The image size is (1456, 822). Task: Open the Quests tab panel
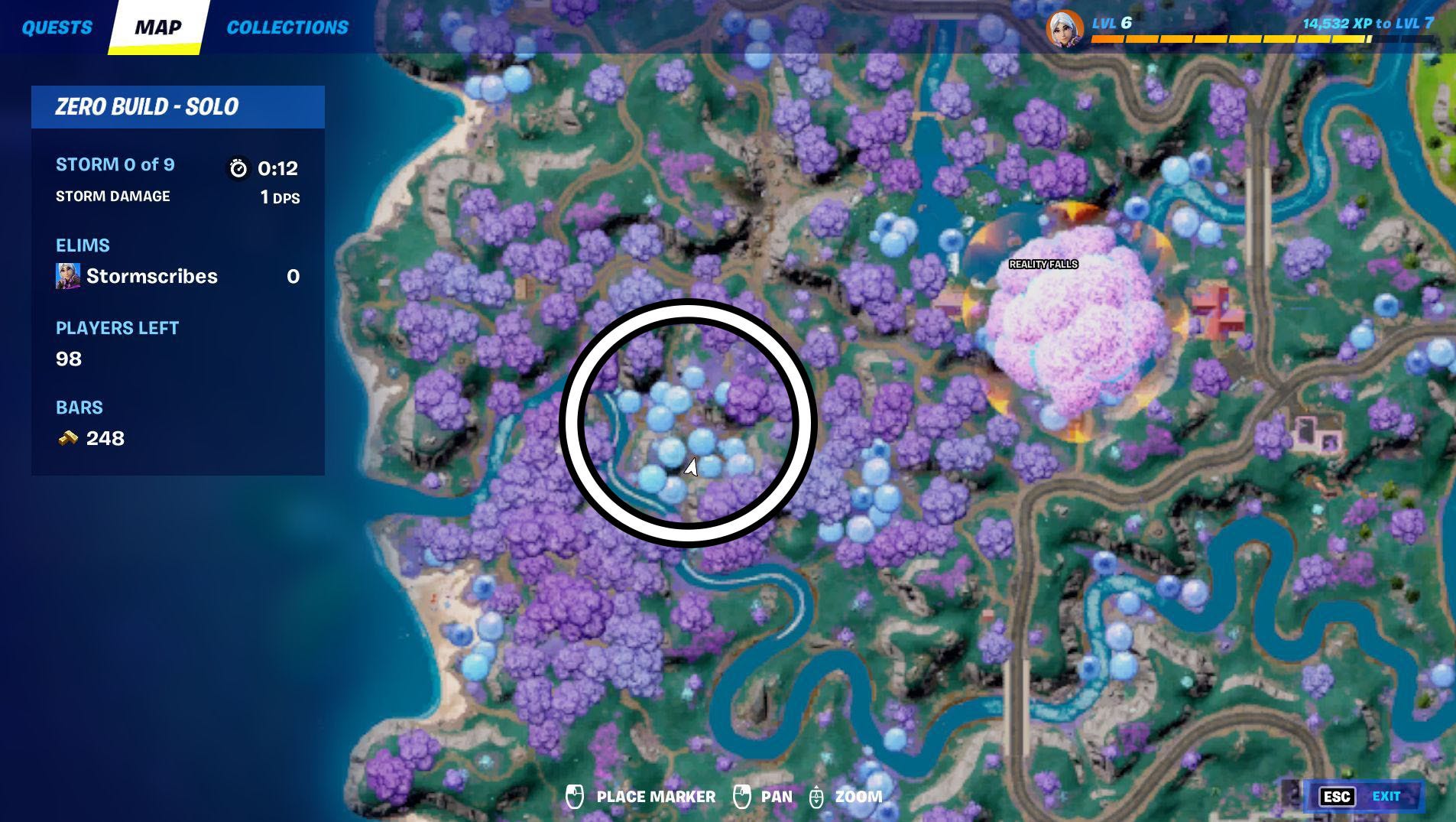[x=57, y=27]
